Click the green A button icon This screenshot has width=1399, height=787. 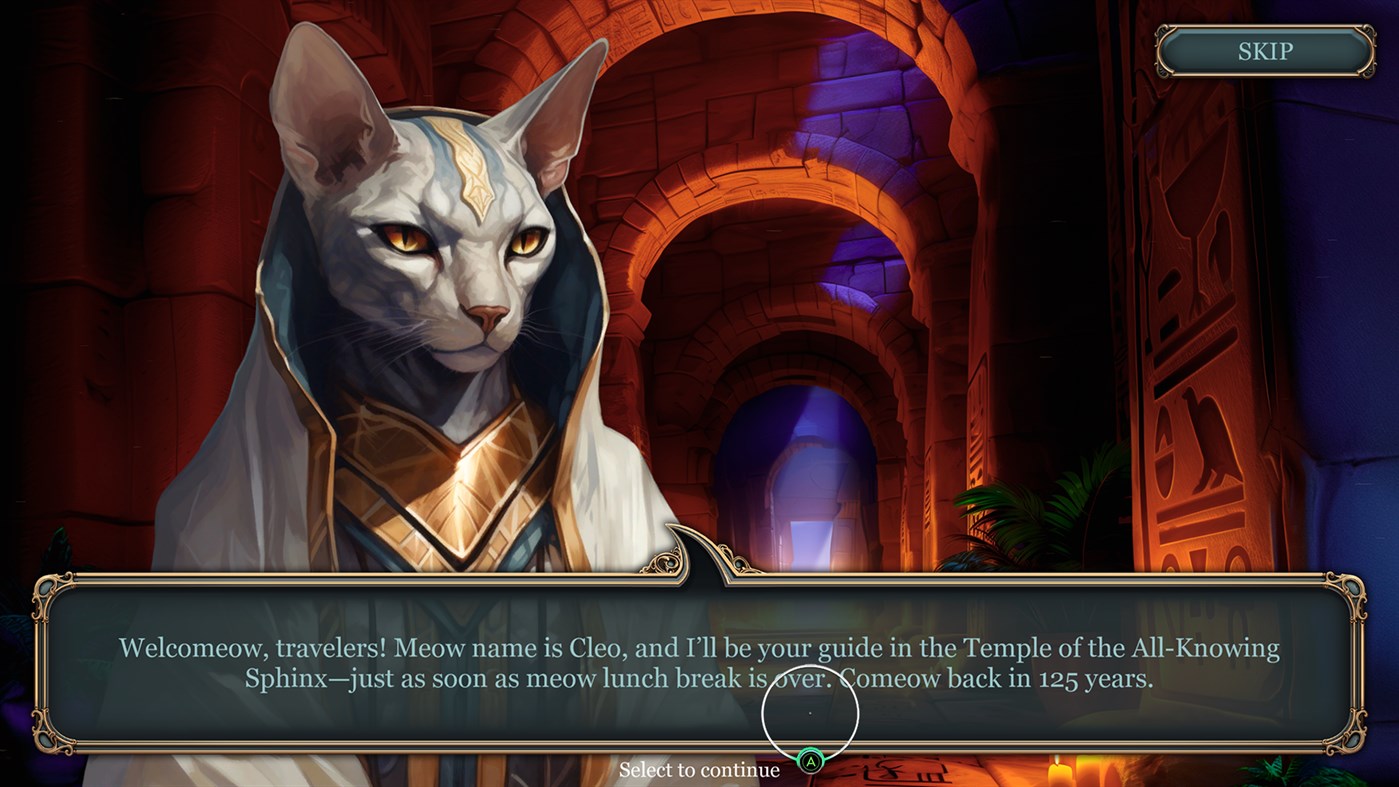click(x=810, y=761)
